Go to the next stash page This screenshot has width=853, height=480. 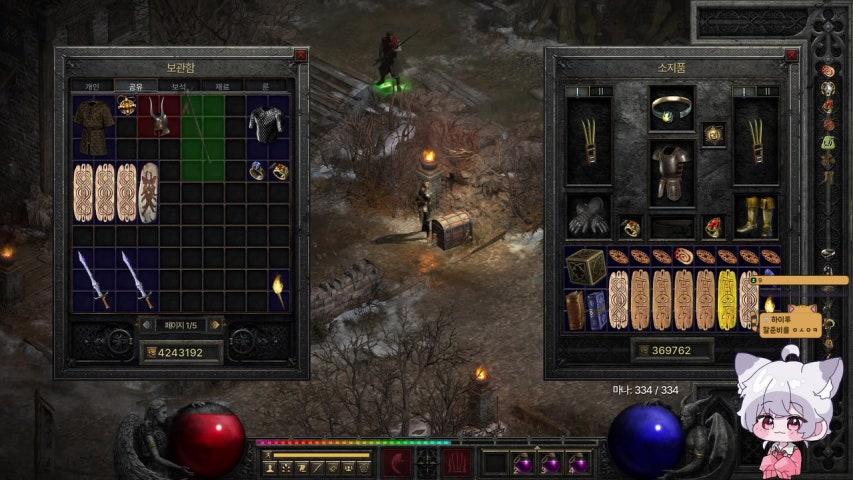tap(216, 324)
